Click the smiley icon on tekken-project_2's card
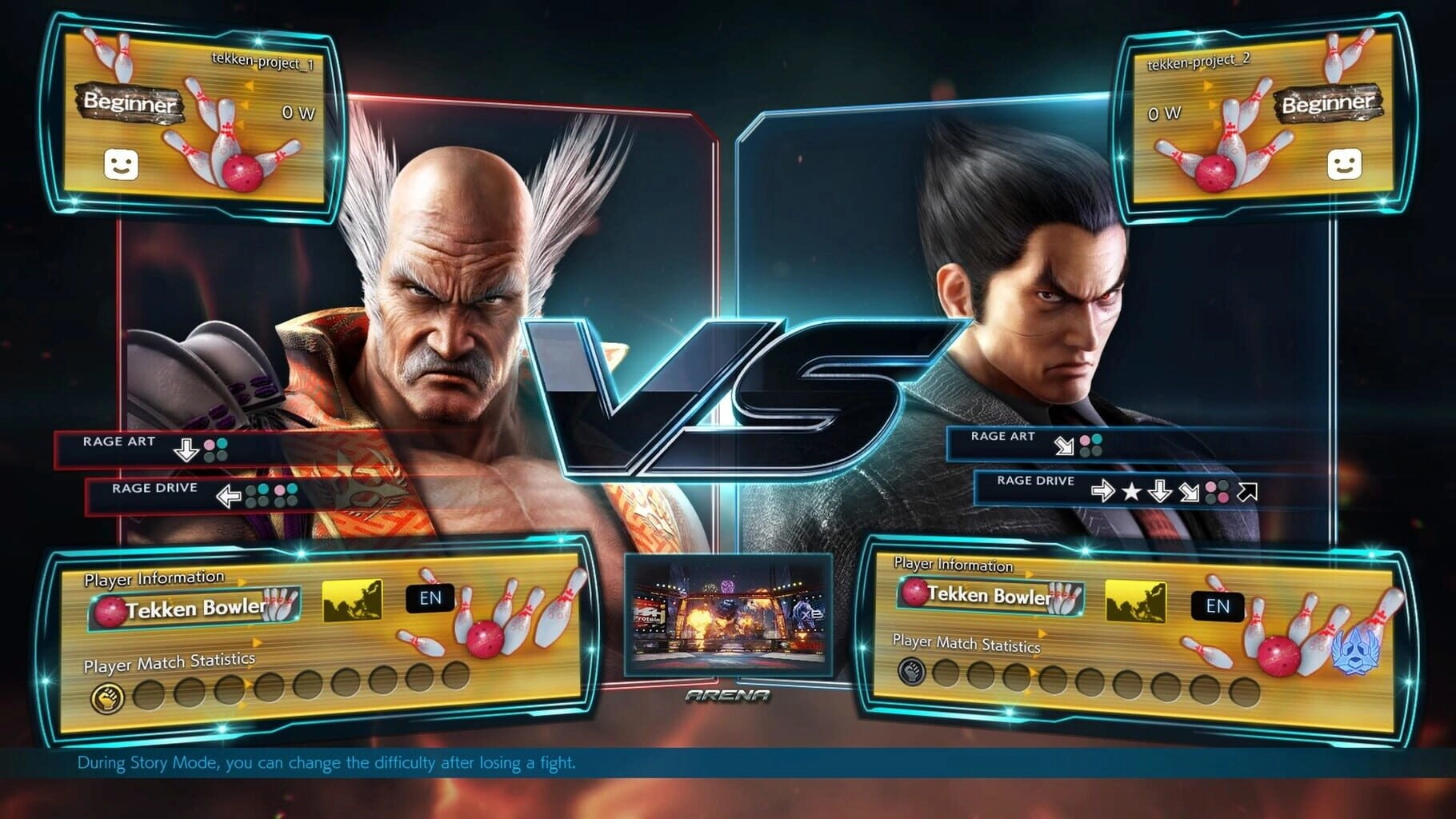Image resolution: width=1456 pixels, height=819 pixels. point(1344,165)
